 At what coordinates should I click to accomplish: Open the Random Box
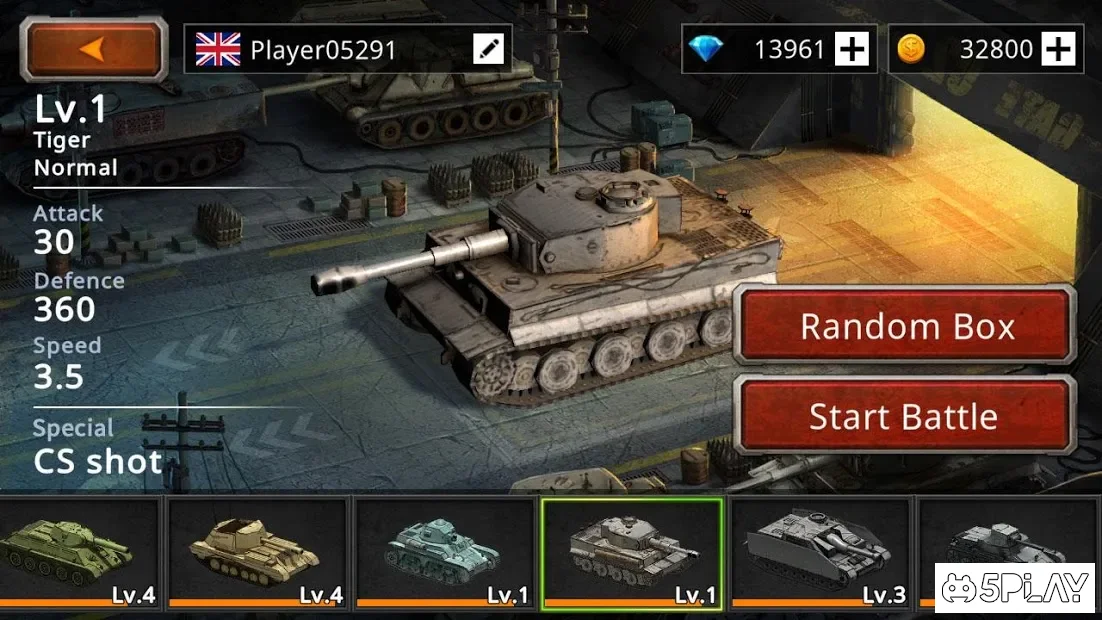(906, 327)
